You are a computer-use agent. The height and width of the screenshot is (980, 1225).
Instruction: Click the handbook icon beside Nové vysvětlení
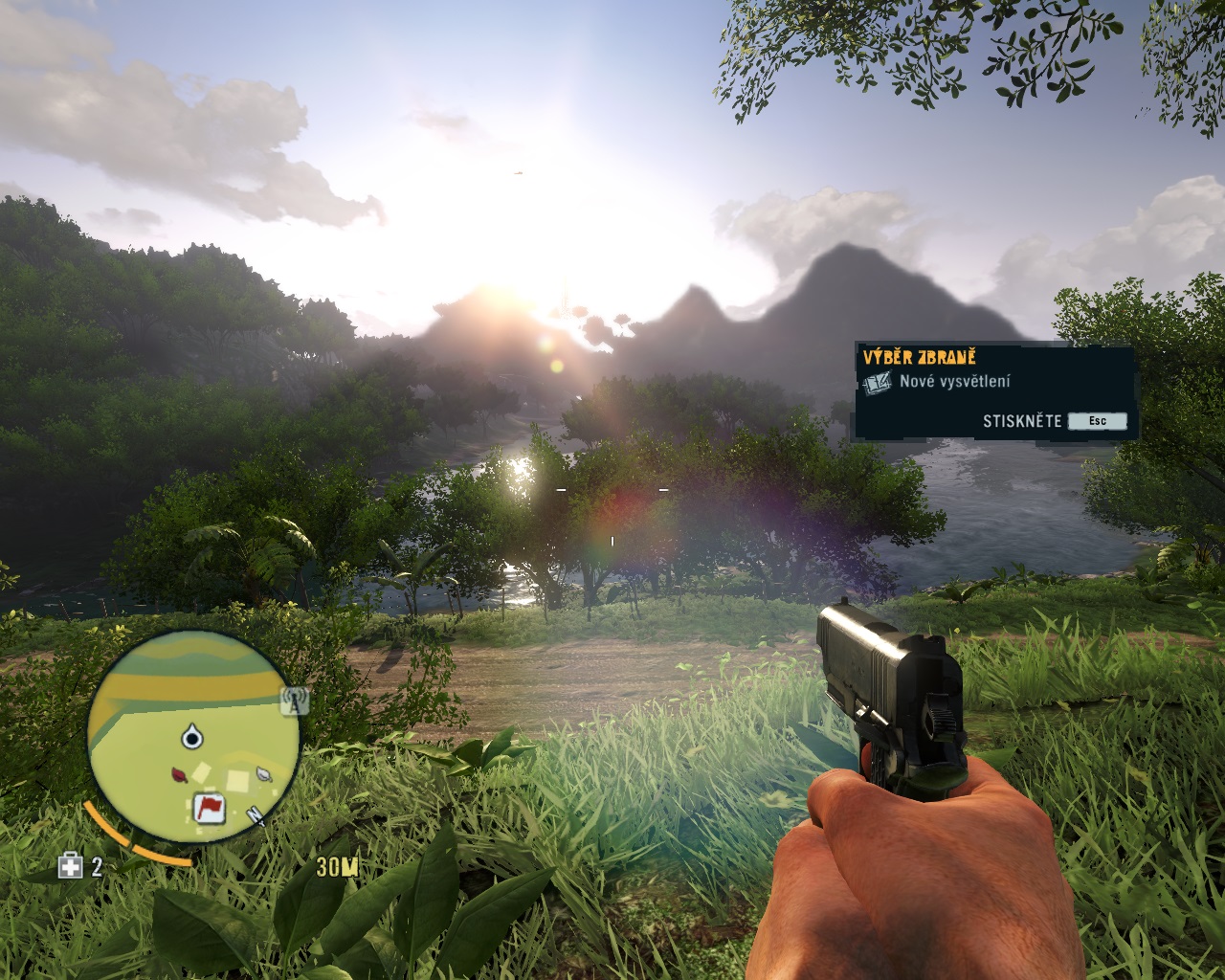click(x=877, y=383)
